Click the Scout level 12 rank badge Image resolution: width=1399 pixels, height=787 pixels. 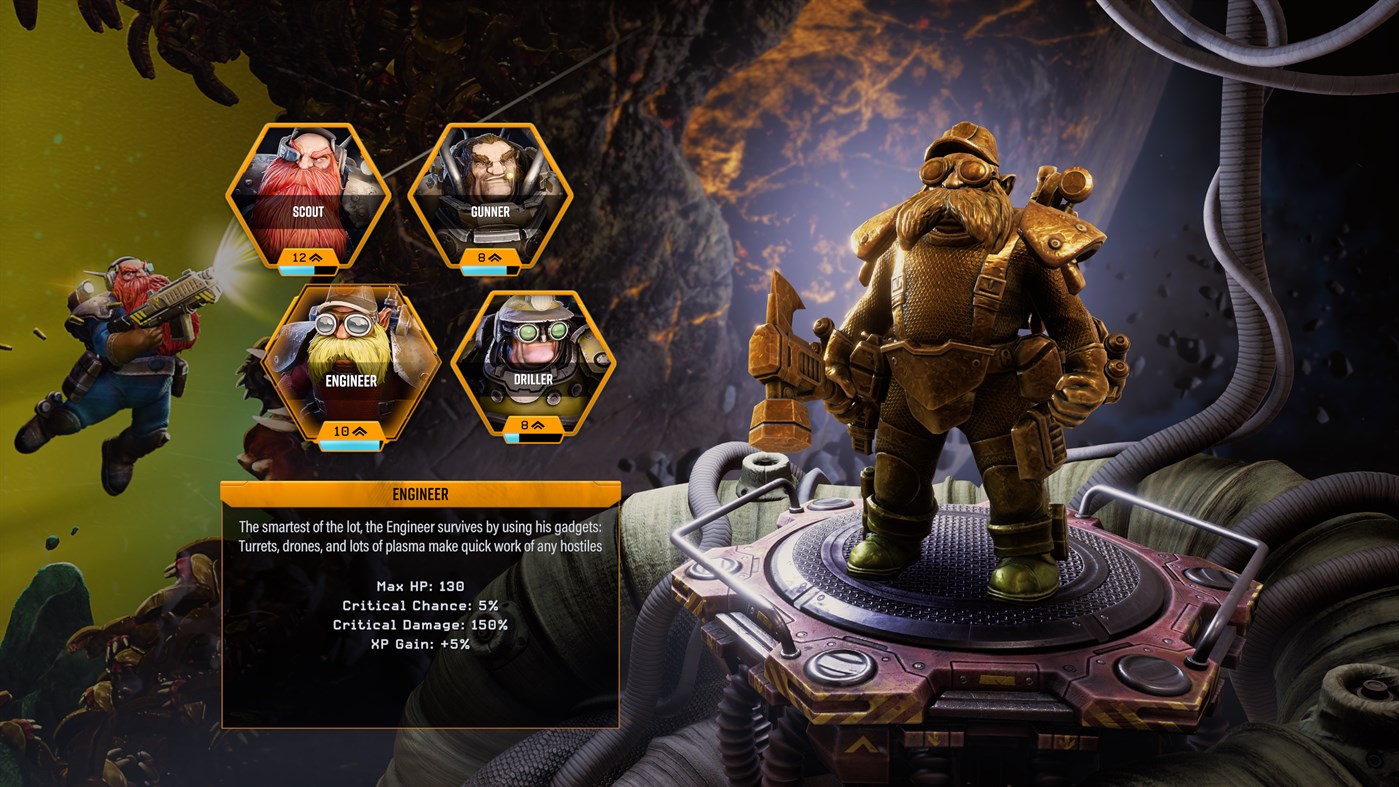(308, 257)
